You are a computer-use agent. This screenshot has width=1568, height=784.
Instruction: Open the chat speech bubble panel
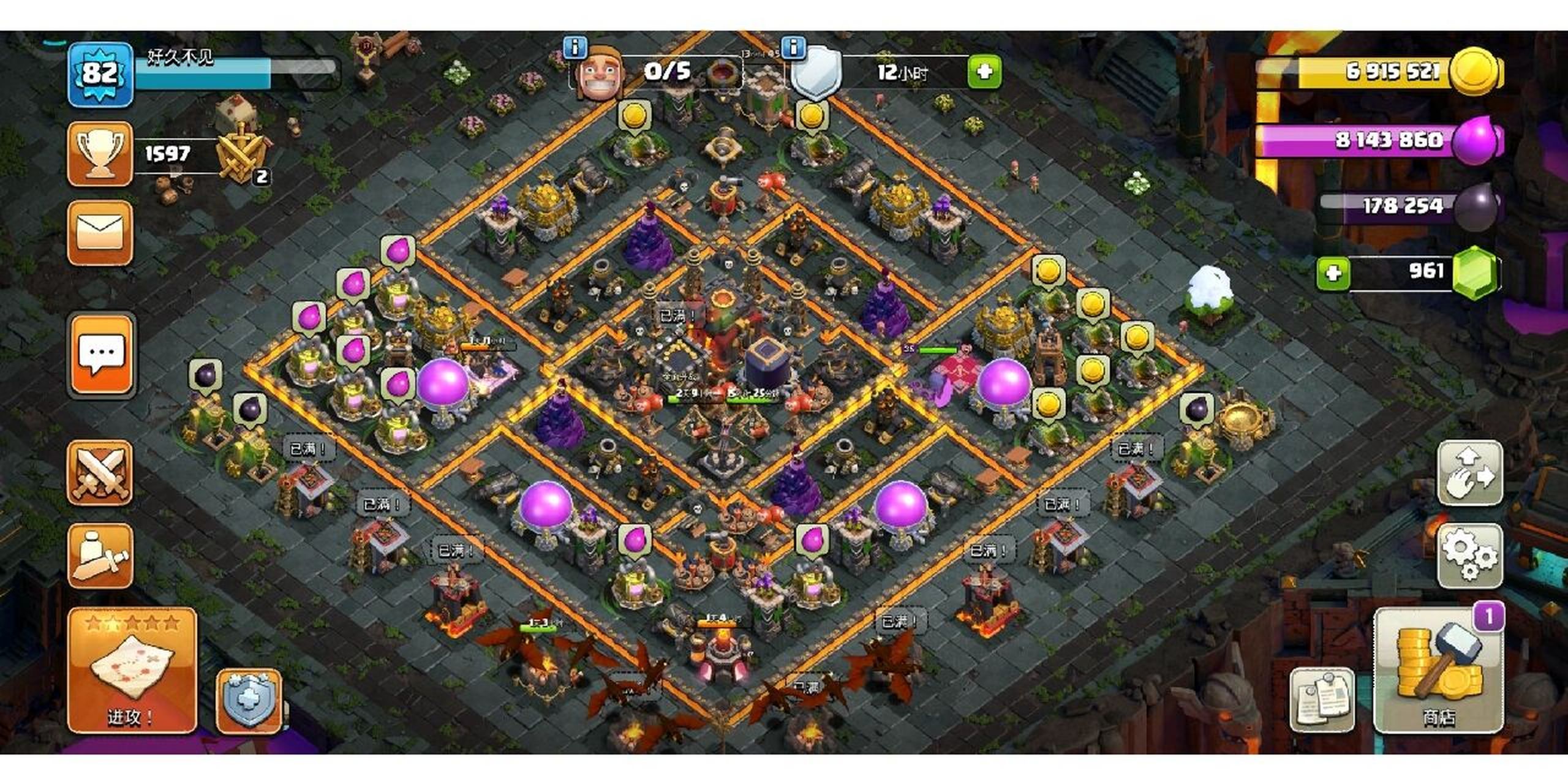pyautogui.click(x=102, y=355)
